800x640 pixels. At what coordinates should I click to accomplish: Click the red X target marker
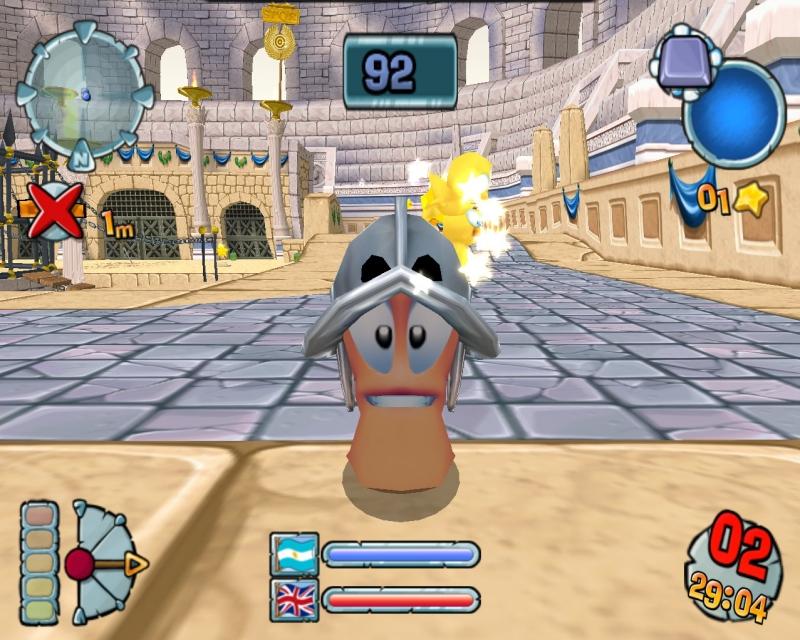(x=54, y=211)
